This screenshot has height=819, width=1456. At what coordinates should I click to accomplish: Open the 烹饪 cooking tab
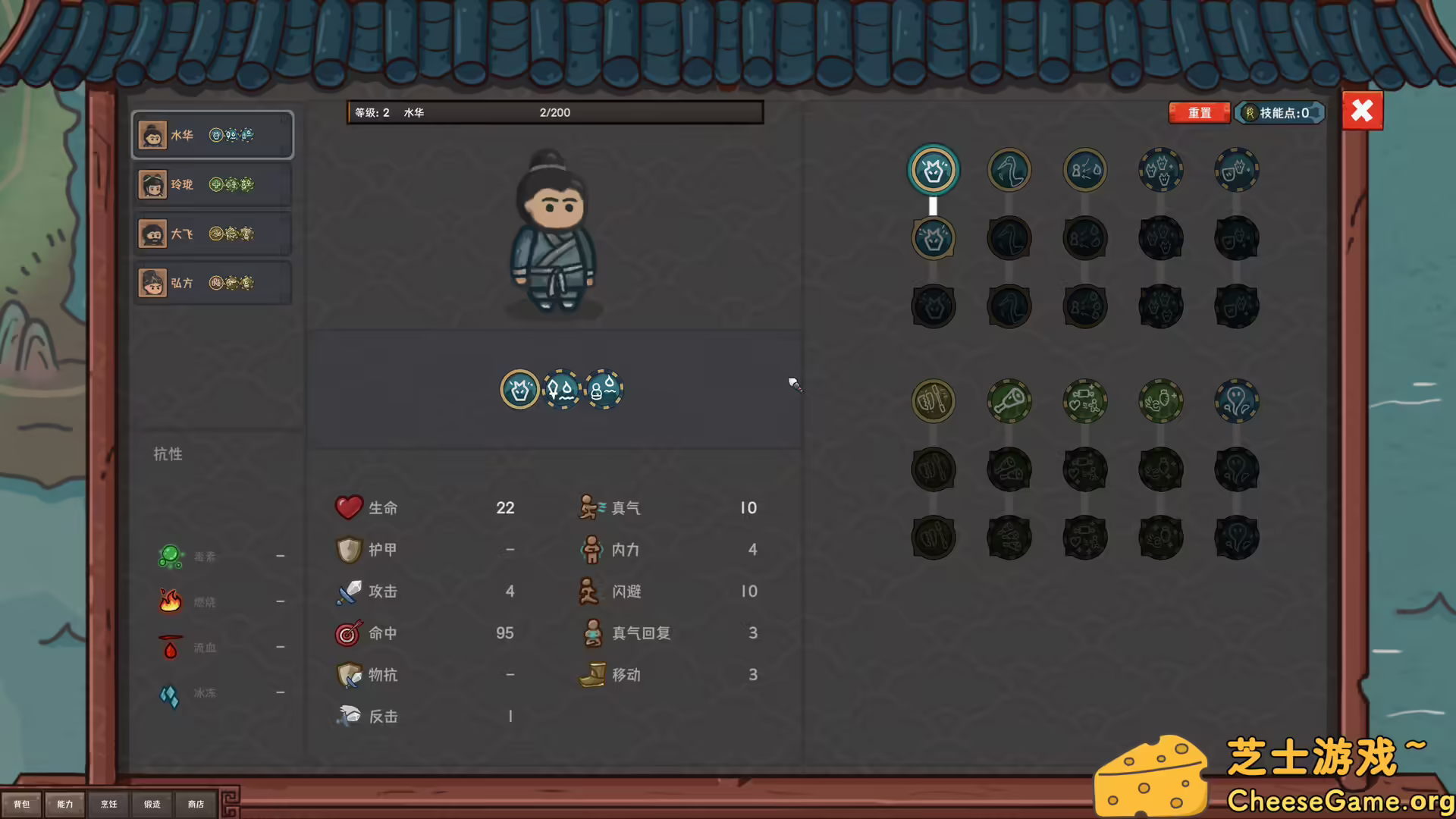[109, 804]
